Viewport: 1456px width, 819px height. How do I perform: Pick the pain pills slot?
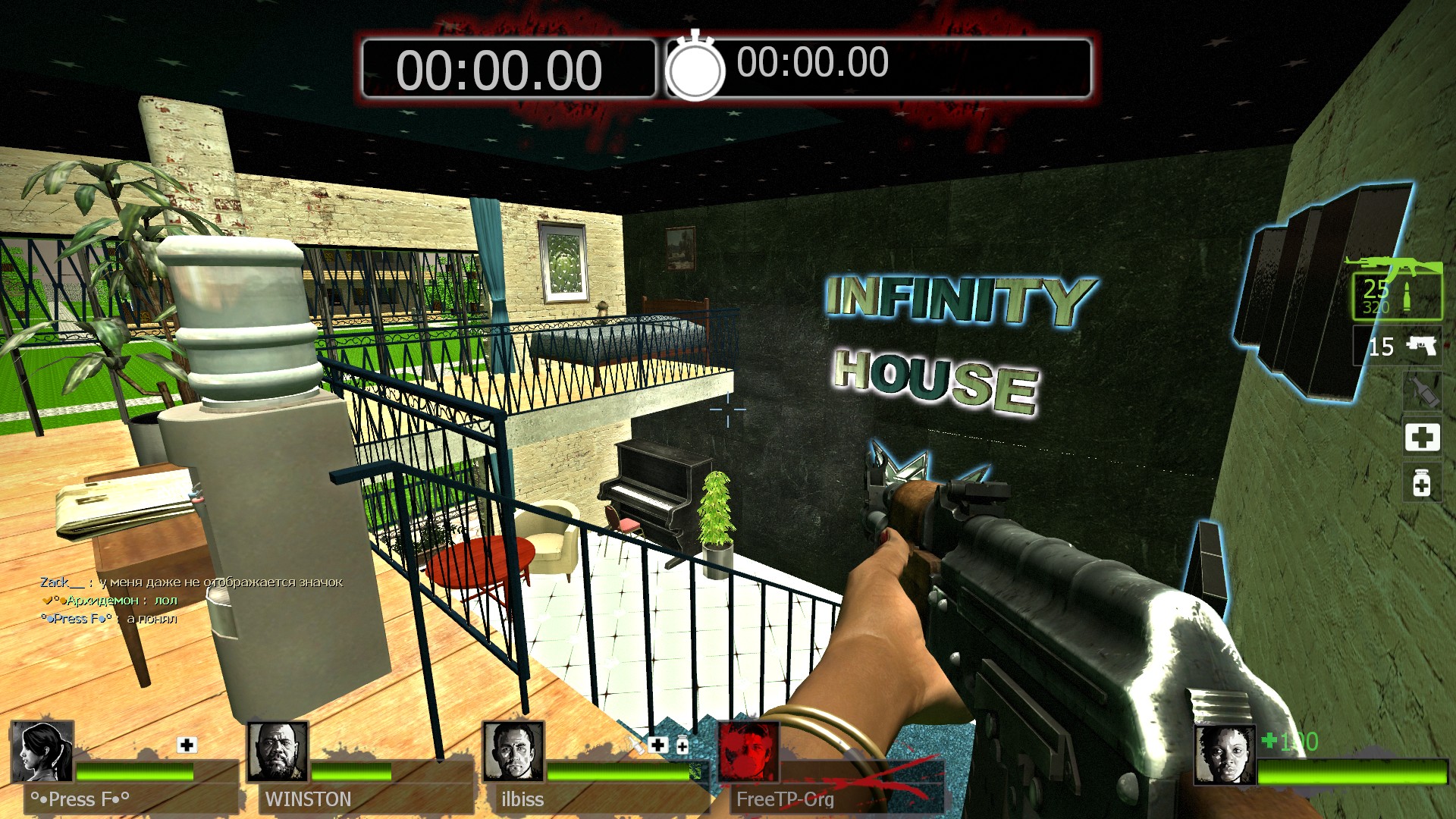point(1422,484)
